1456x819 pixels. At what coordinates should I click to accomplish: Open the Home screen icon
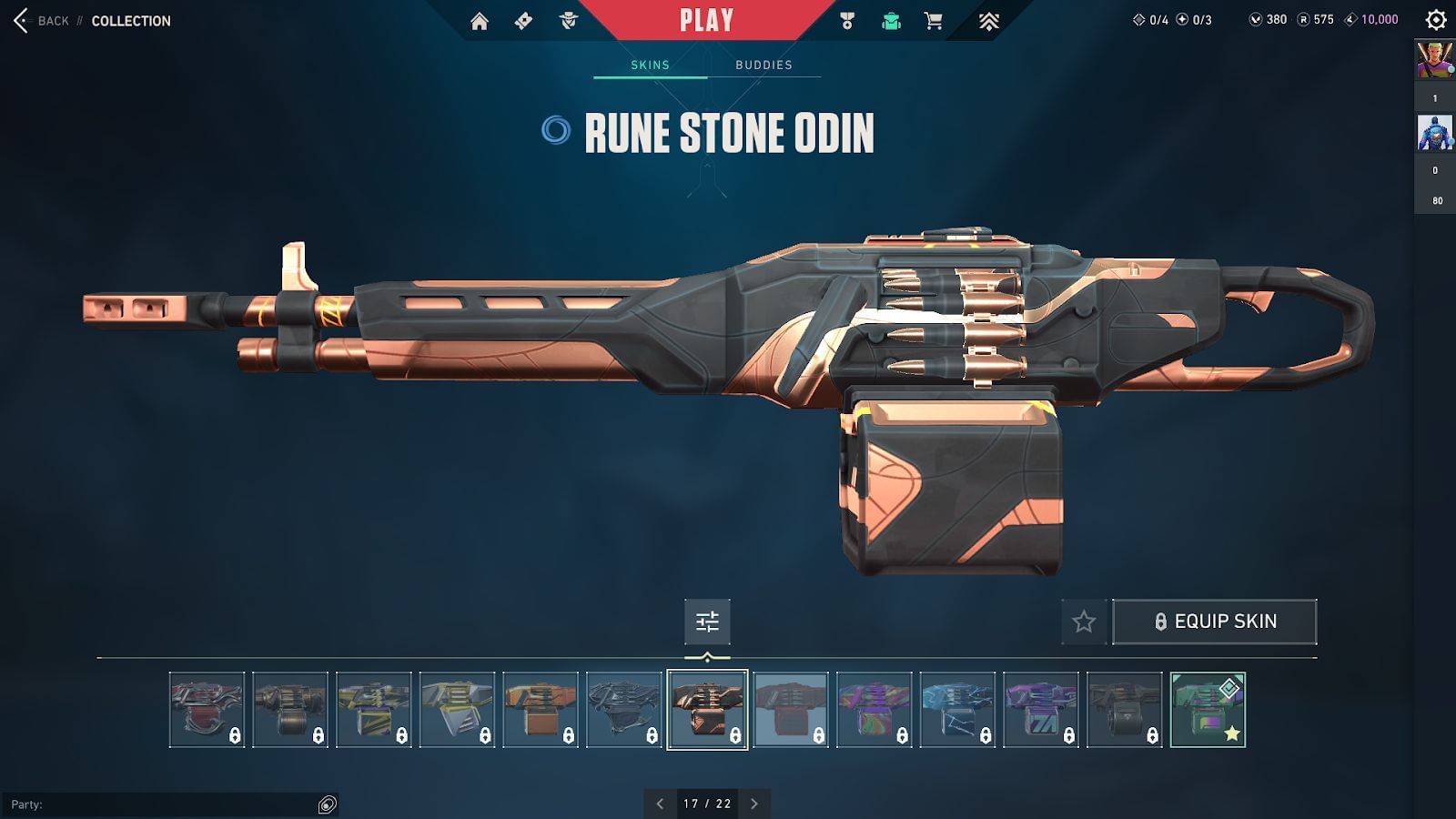tap(480, 20)
